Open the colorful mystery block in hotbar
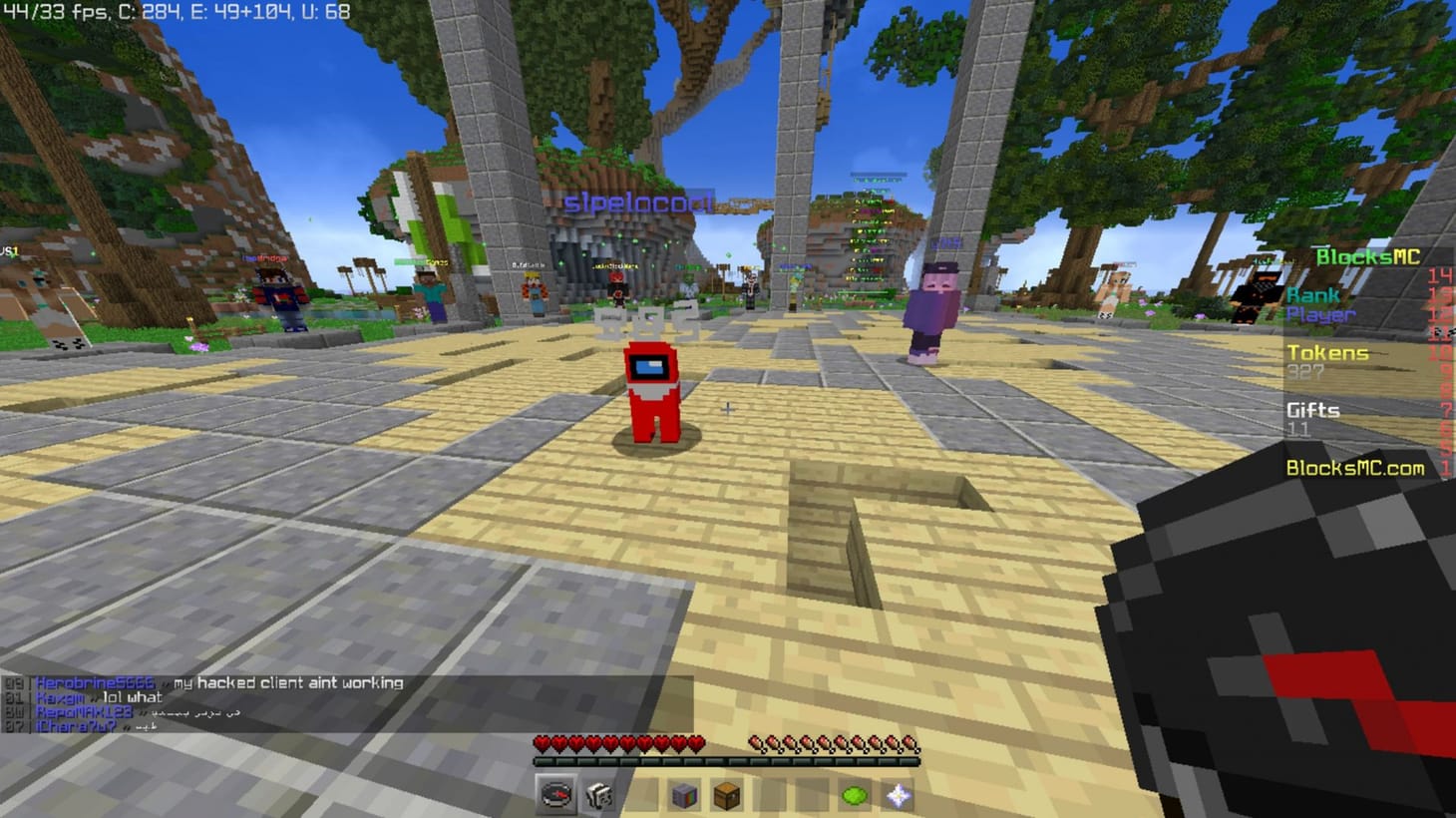This screenshot has width=1456, height=818. pos(683,795)
